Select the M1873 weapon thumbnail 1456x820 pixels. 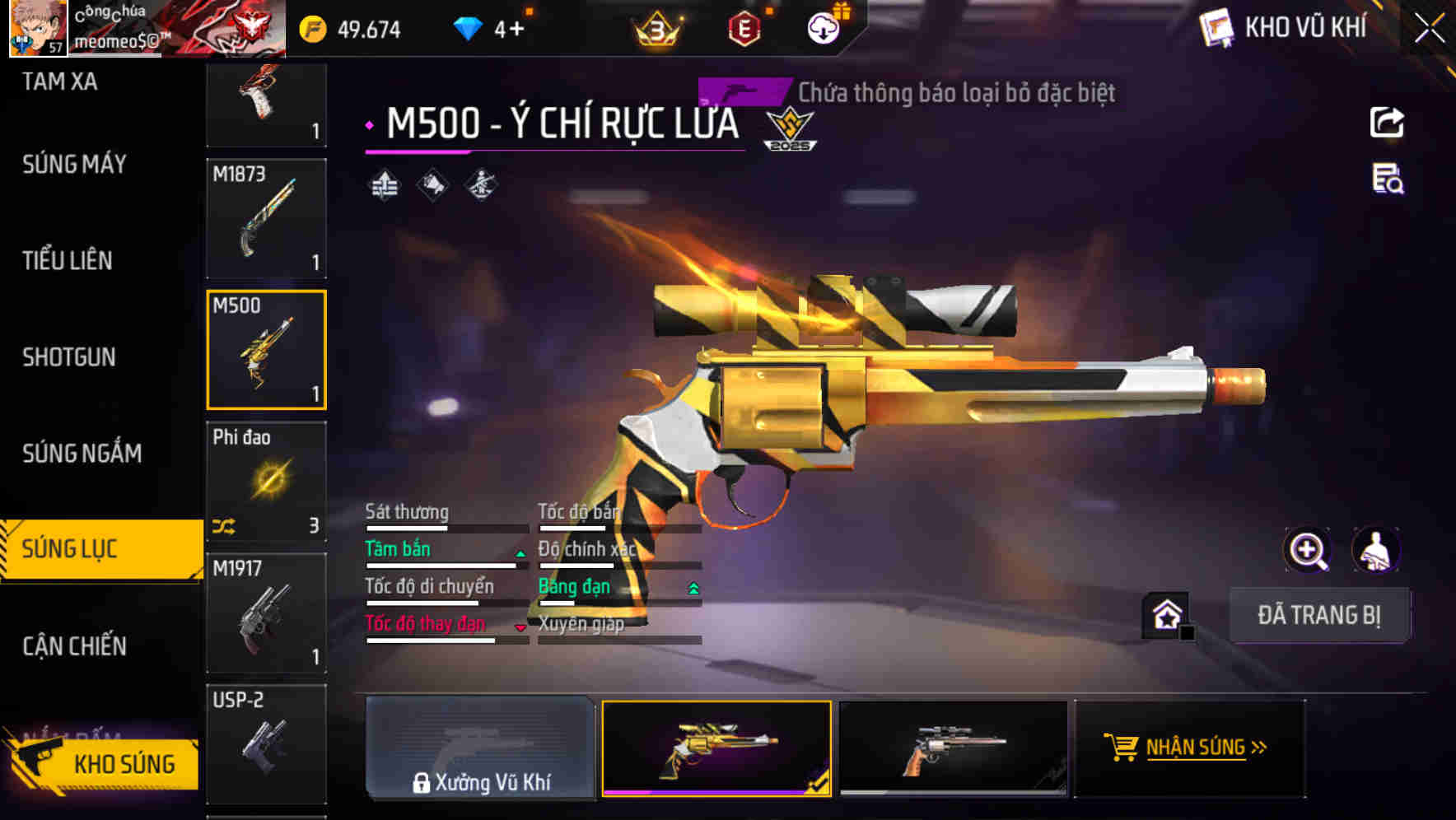coord(266,218)
